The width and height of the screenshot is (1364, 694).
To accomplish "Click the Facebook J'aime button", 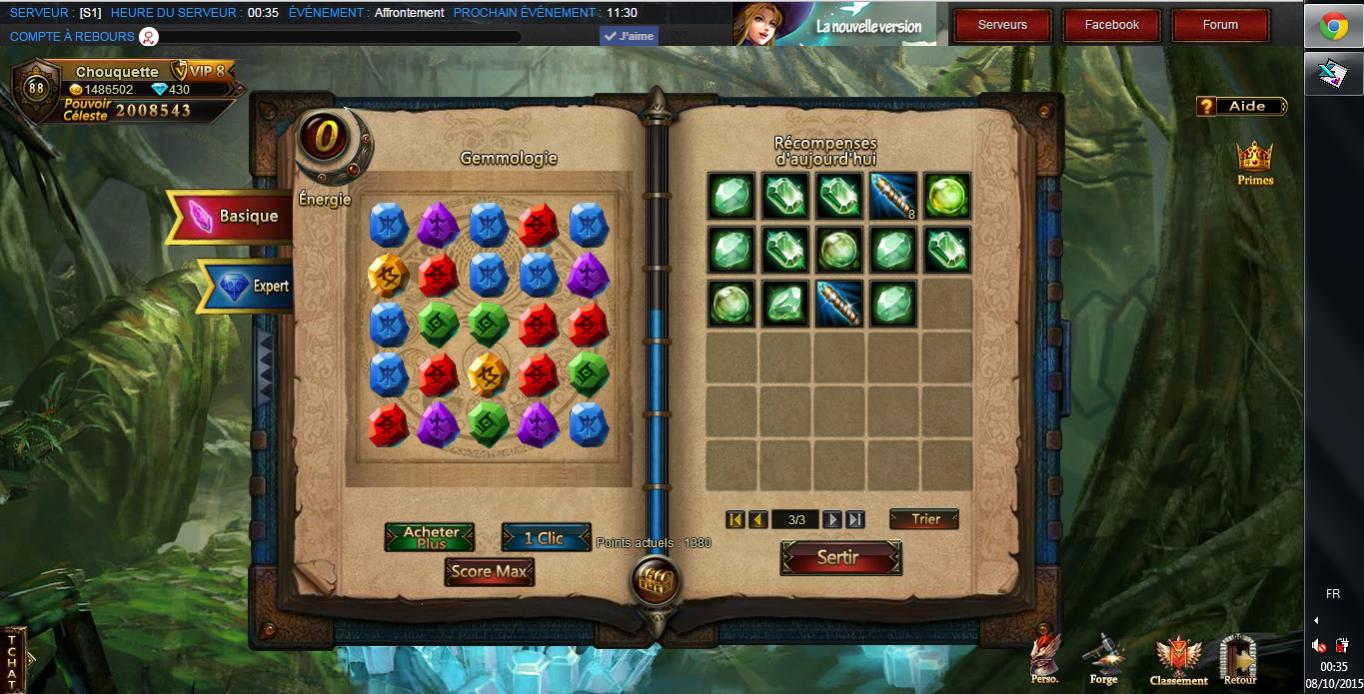I will coord(629,37).
